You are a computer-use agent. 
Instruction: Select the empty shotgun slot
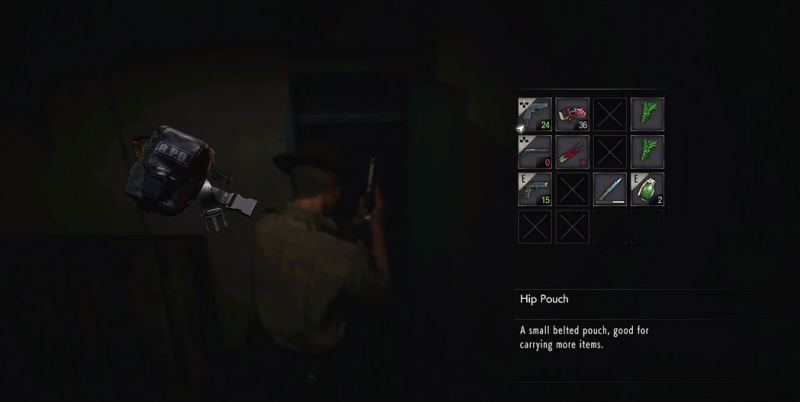[x=535, y=151]
